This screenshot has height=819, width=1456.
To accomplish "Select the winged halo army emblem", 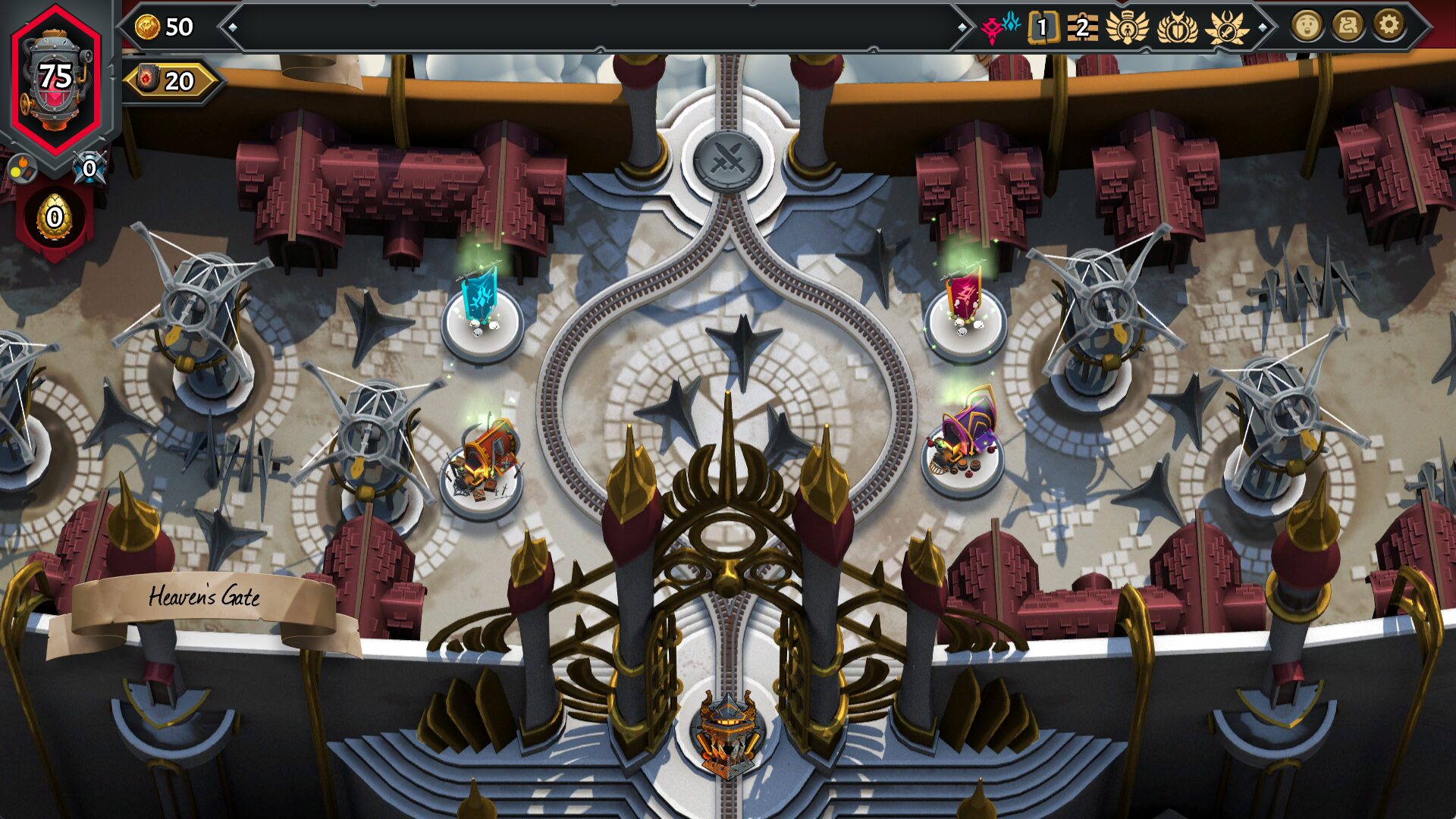I will [x=1128, y=27].
